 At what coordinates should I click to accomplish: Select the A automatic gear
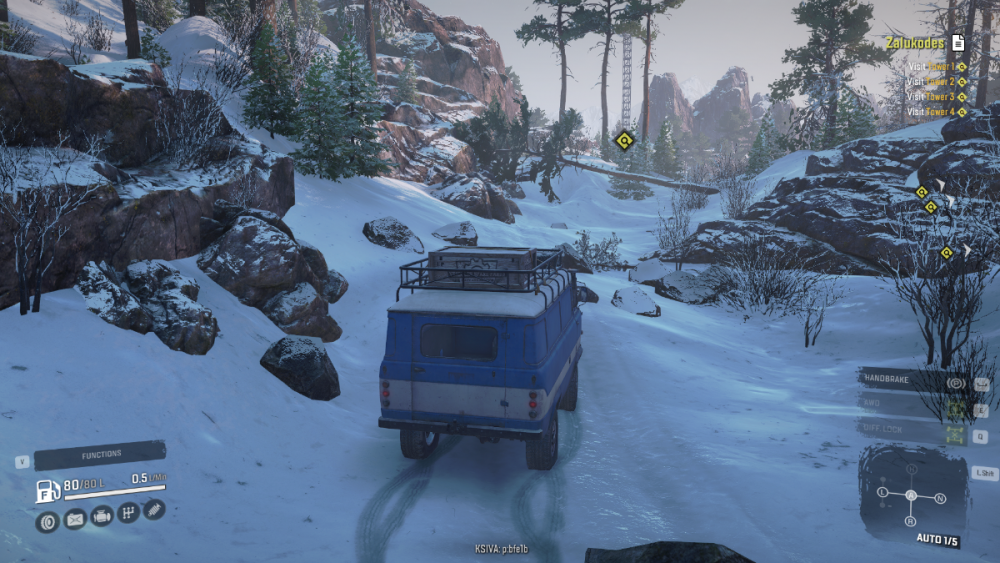[x=911, y=495]
